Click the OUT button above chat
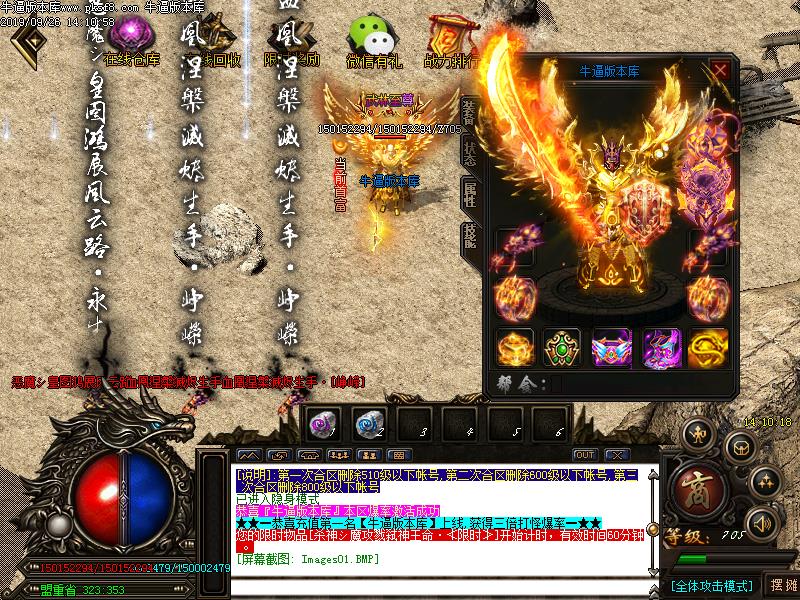Image resolution: width=800 pixels, height=600 pixels. pyautogui.click(x=585, y=455)
